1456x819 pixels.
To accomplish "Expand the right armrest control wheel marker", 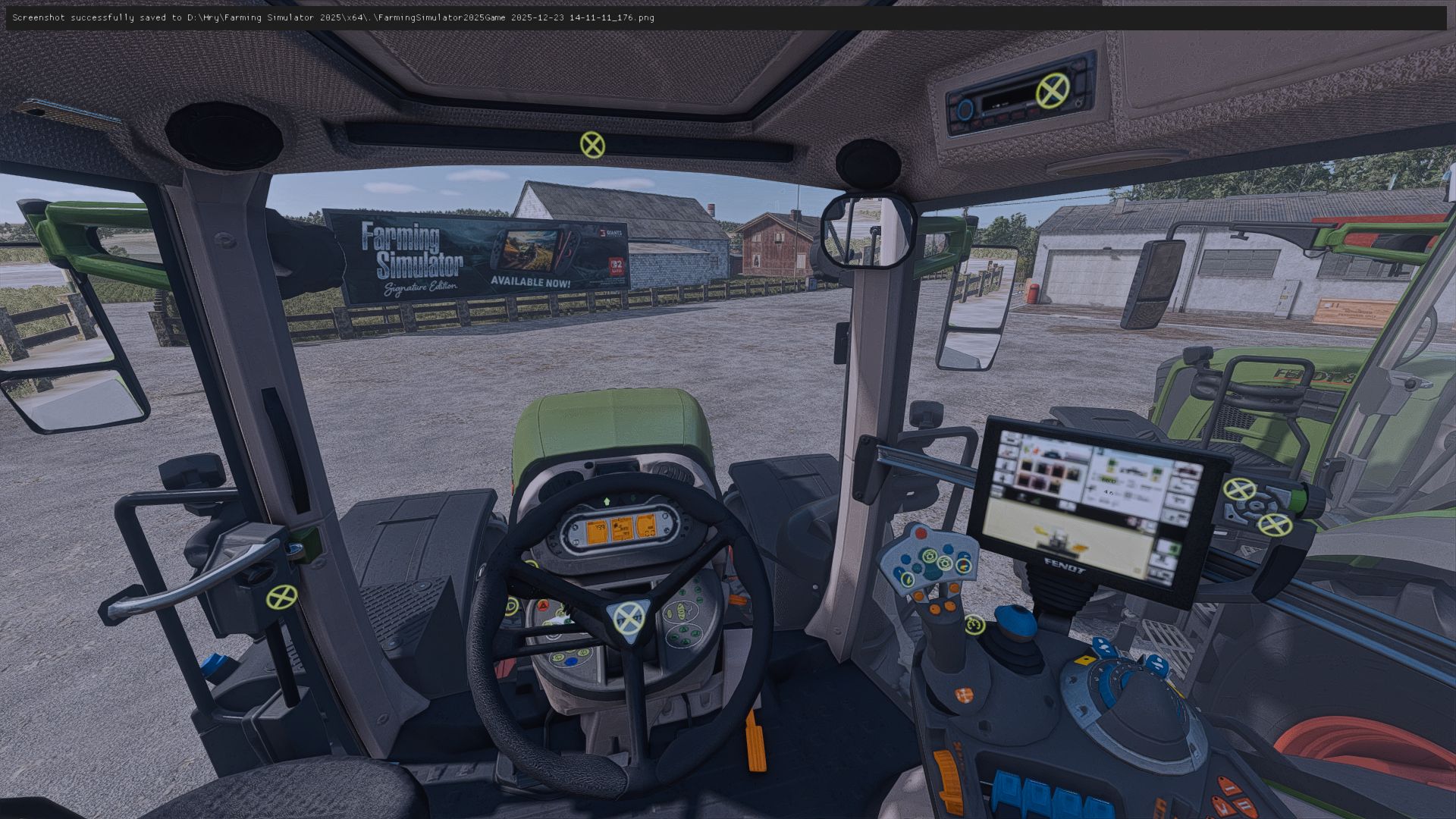I will (1240, 489).
